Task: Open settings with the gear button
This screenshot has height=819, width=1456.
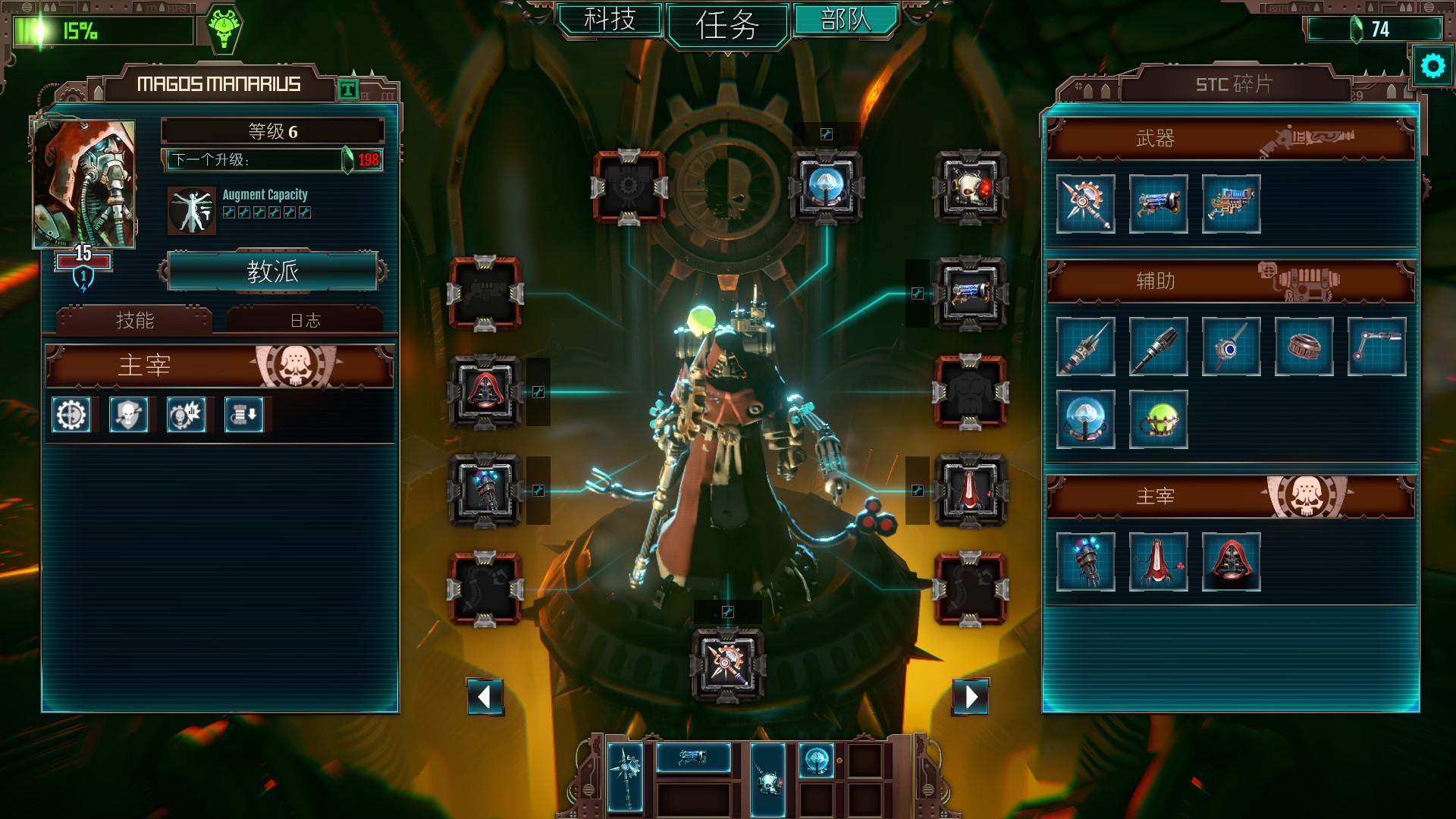Action: coord(1432,67)
